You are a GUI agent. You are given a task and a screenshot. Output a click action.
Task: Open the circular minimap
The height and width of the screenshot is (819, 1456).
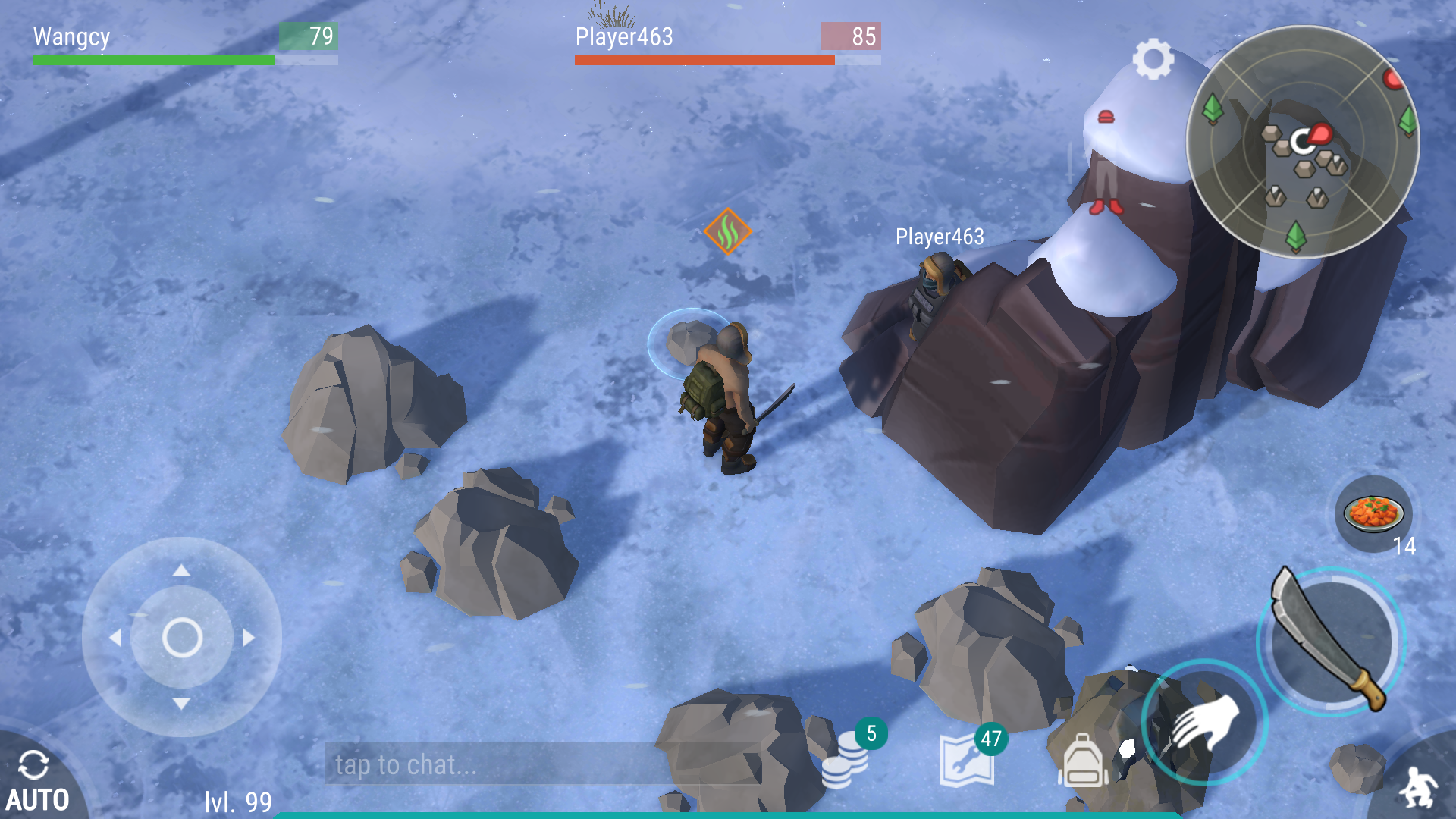click(1302, 142)
